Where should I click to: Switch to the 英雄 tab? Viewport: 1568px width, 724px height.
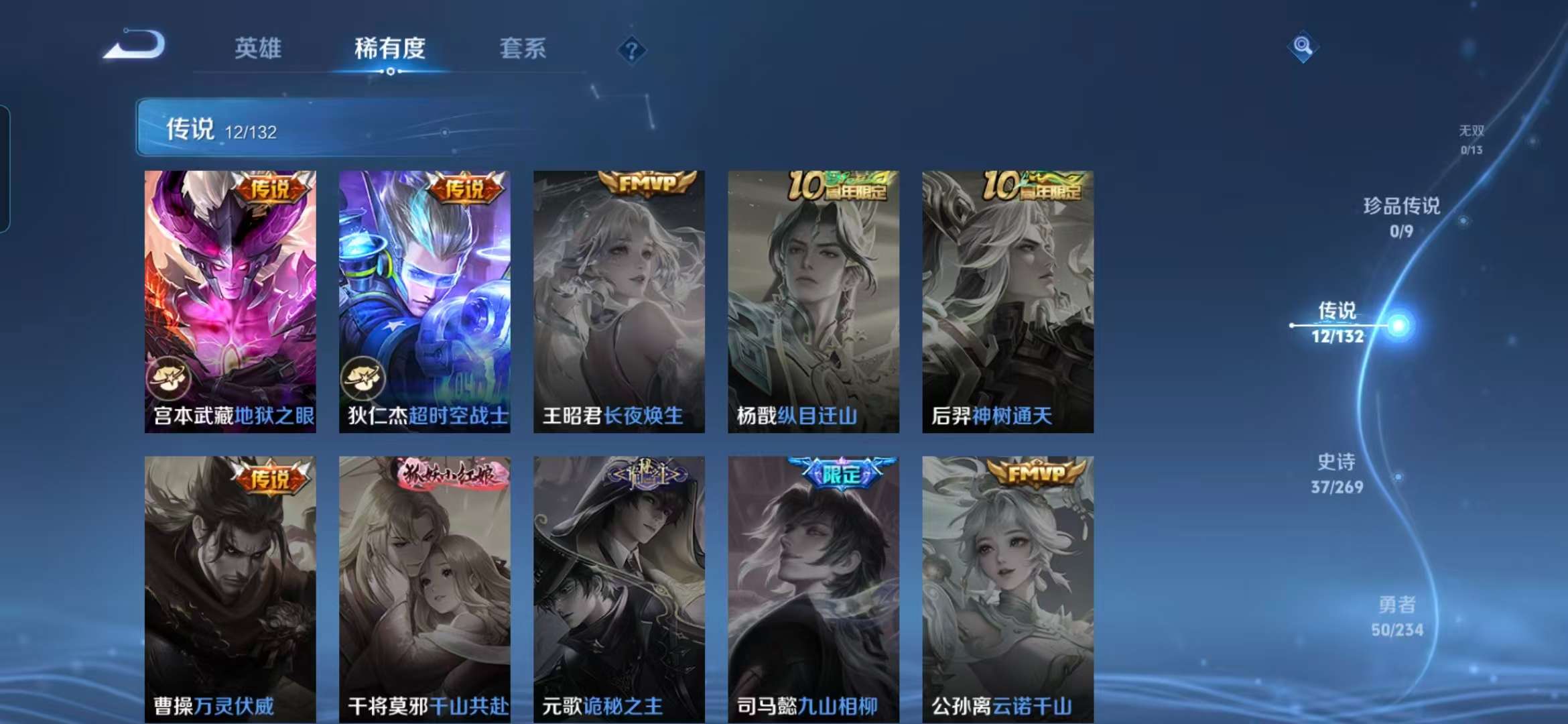[x=257, y=49]
